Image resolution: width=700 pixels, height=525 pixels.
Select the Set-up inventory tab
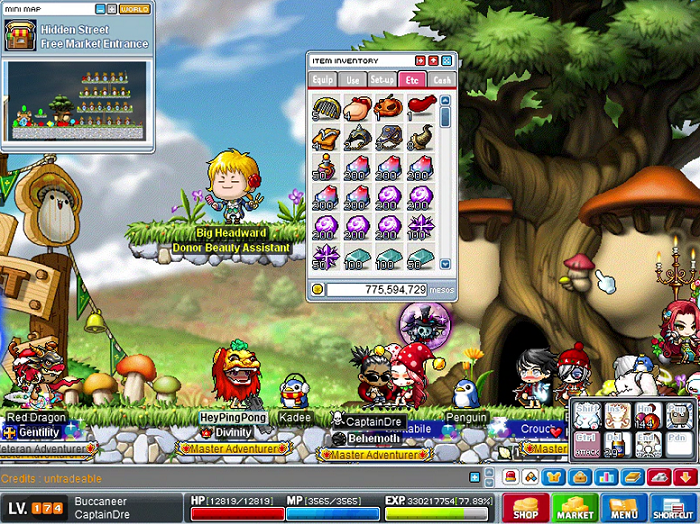pyautogui.click(x=383, y=79)
